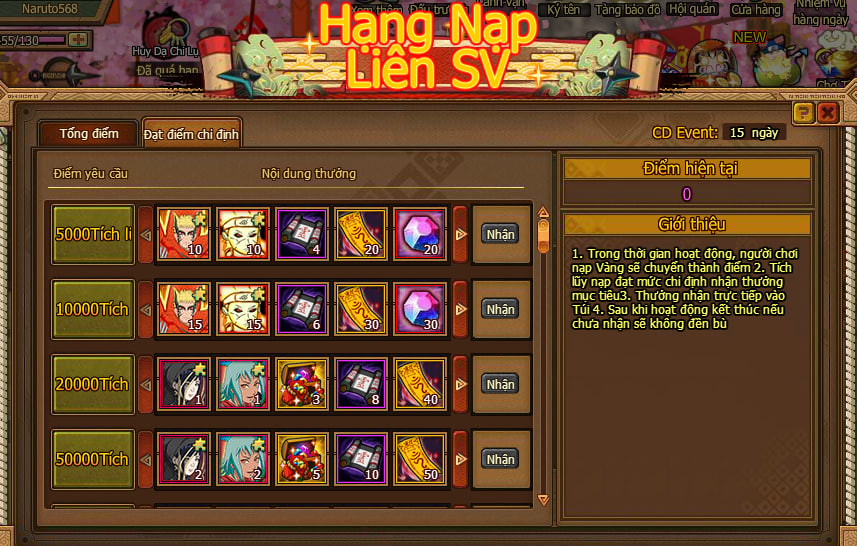Screen dimensions: 857x546
Task: Open the Cửa hàng shop
Action: pyautogui.click(x=755, y=10)
